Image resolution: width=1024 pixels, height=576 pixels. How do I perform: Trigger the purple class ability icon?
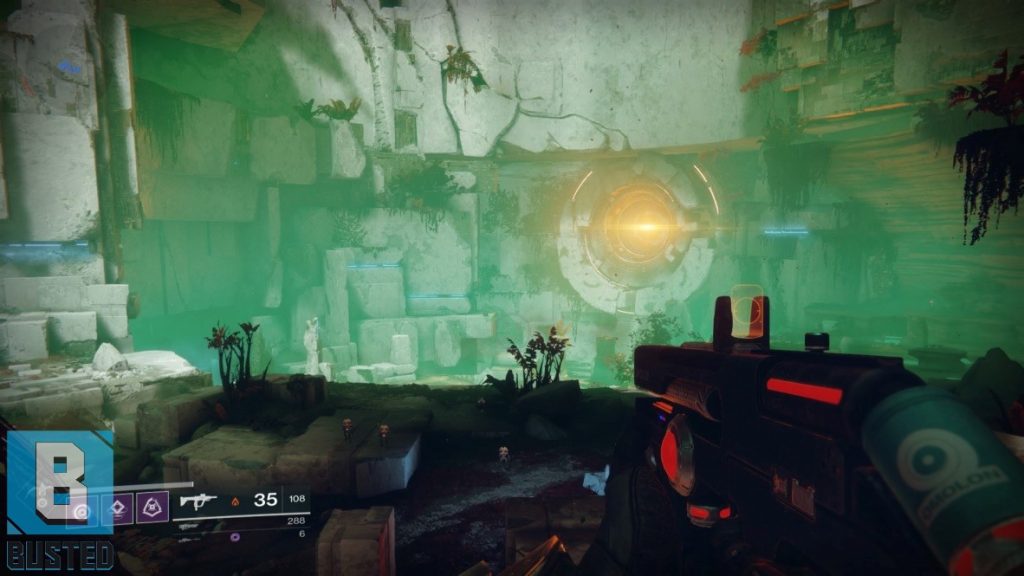pos(151,510)
